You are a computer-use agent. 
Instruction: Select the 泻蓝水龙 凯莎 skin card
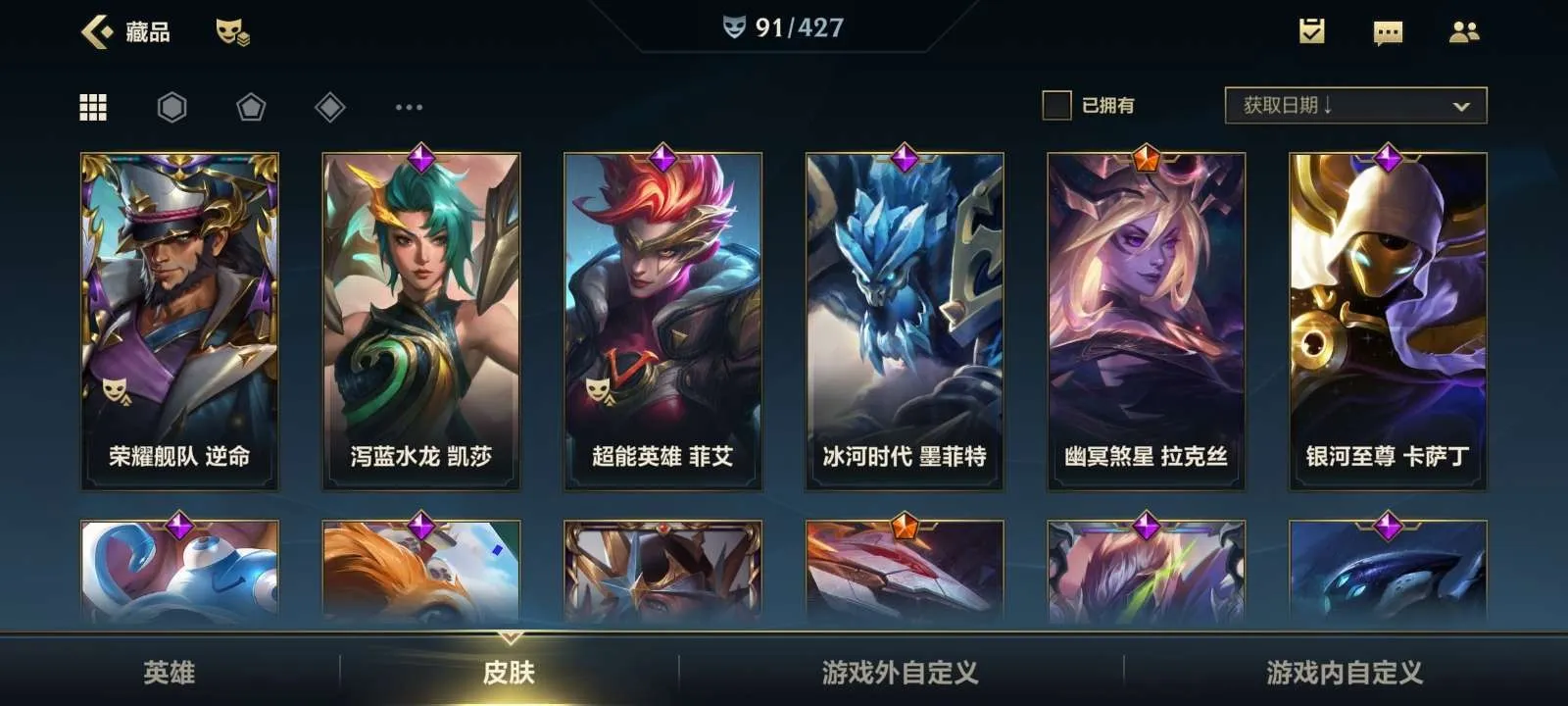421,321
